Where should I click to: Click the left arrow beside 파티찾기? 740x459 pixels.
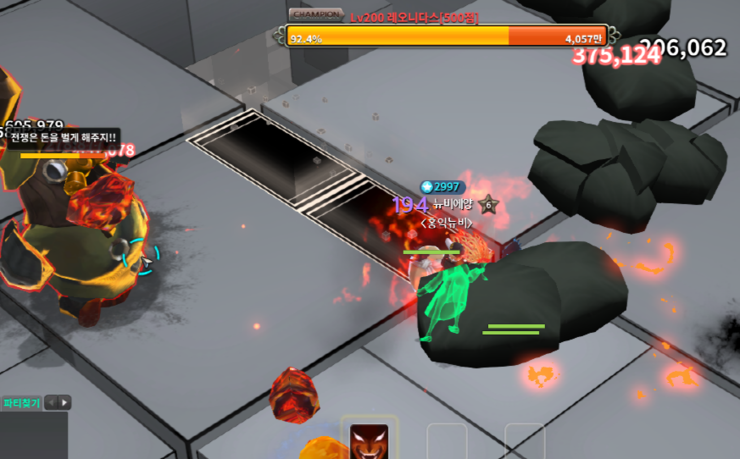tap(52, 403)
